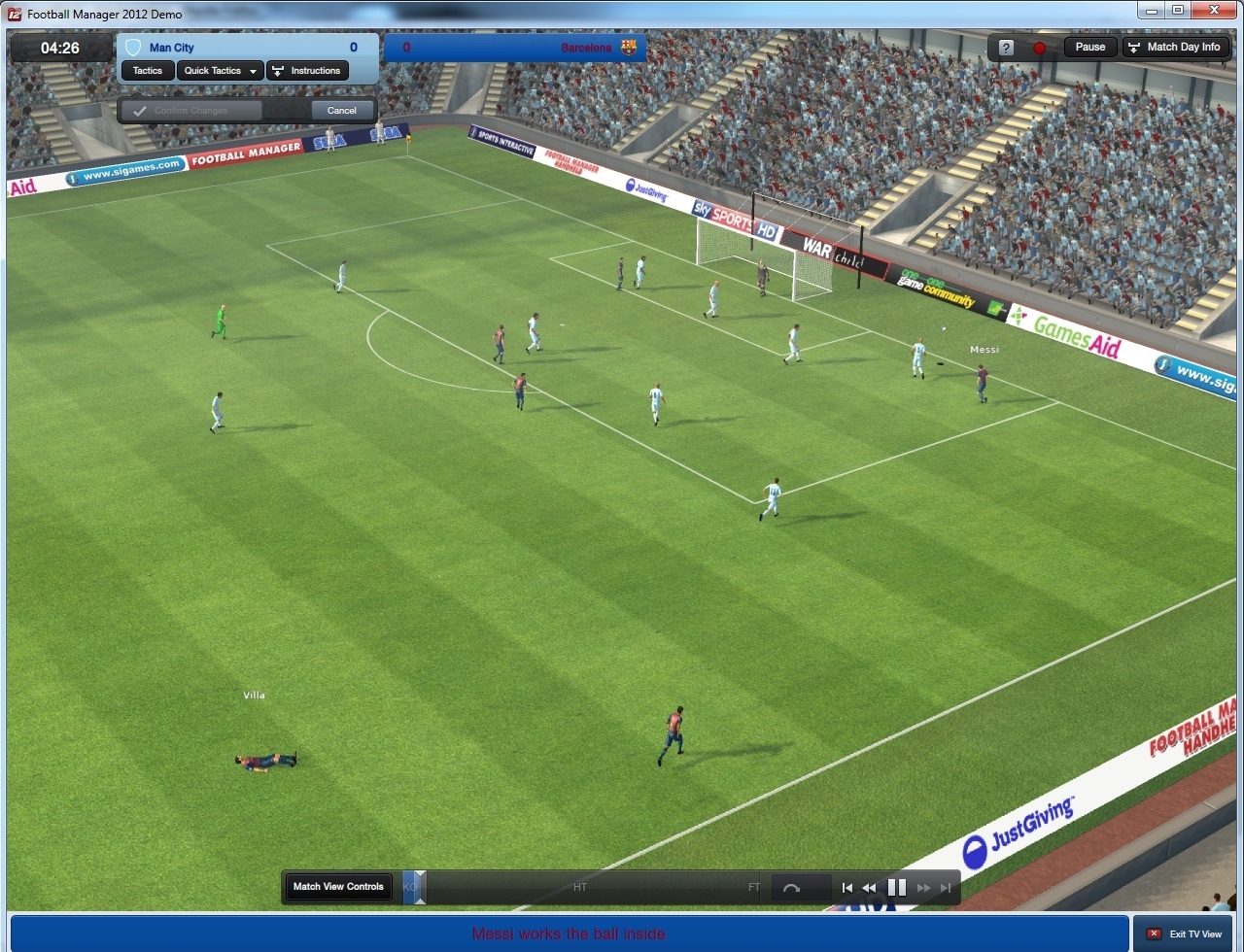Image resolution: width=1244 pixels, height=952 pixels.
Task: Click the match timeline near the HT marker
Action: [580, 887]
